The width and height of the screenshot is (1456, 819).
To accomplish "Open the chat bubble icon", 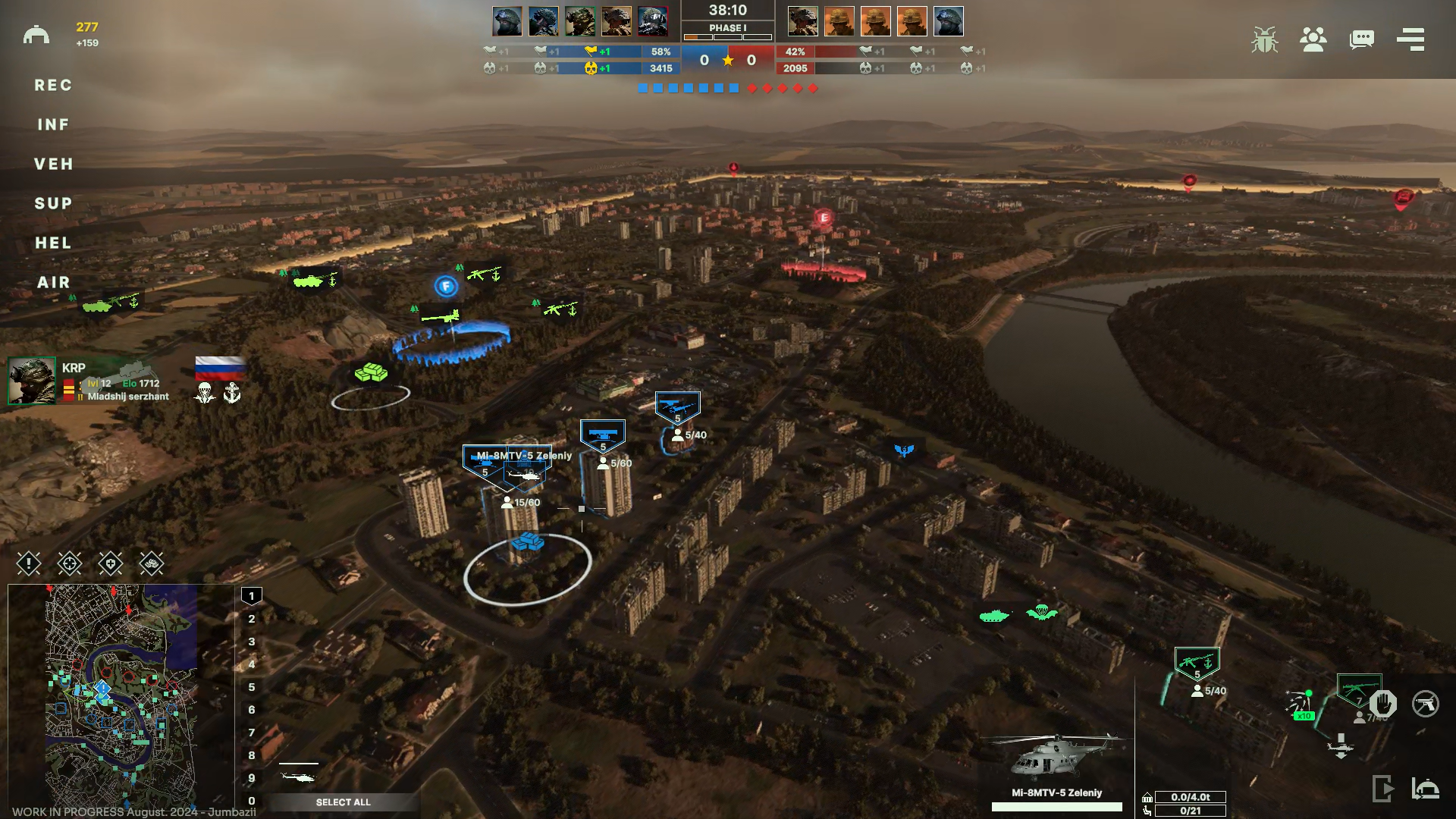I will pos(1362,39).
